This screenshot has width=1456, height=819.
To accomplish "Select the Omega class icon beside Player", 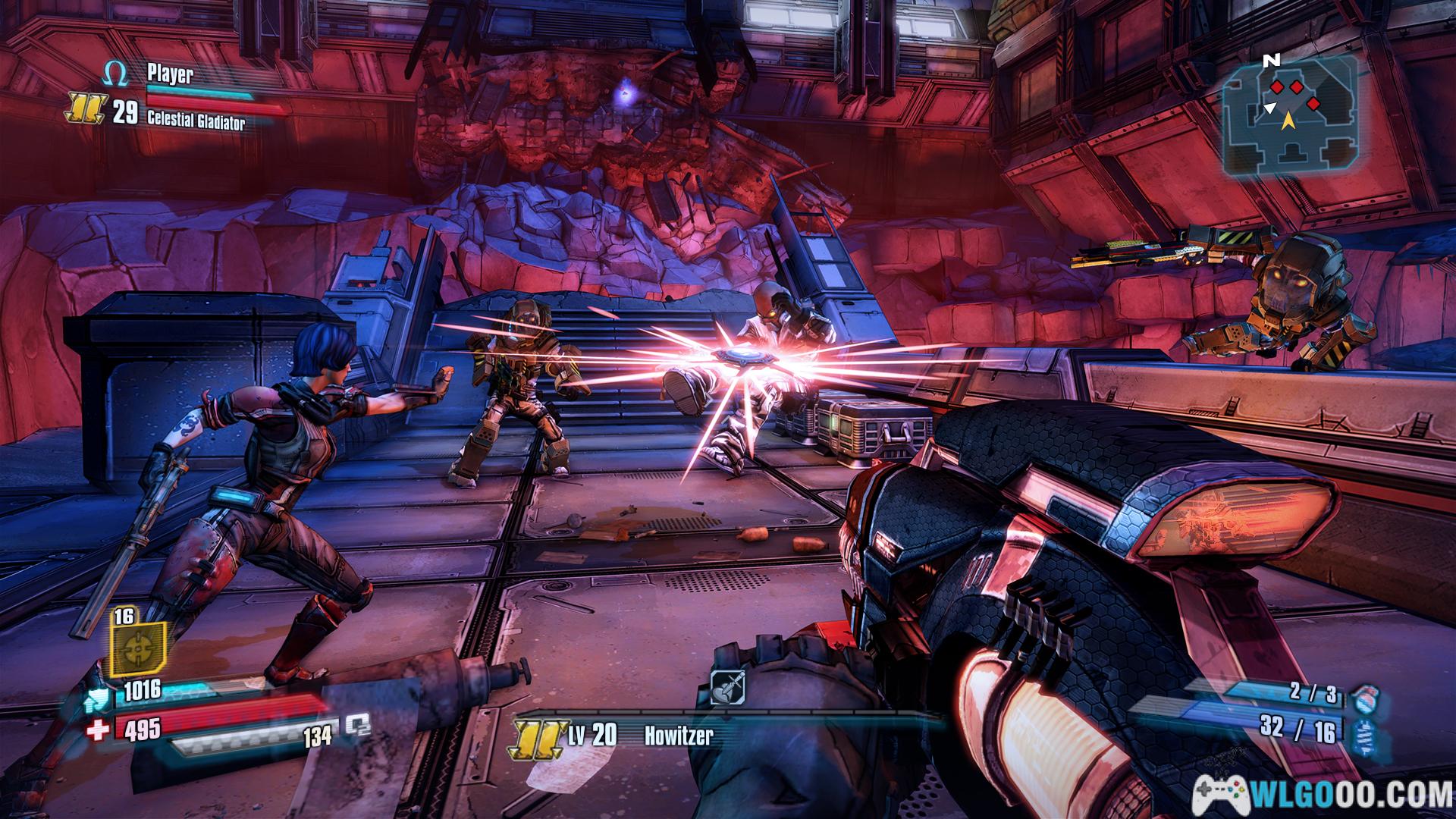I will [115, 74].
